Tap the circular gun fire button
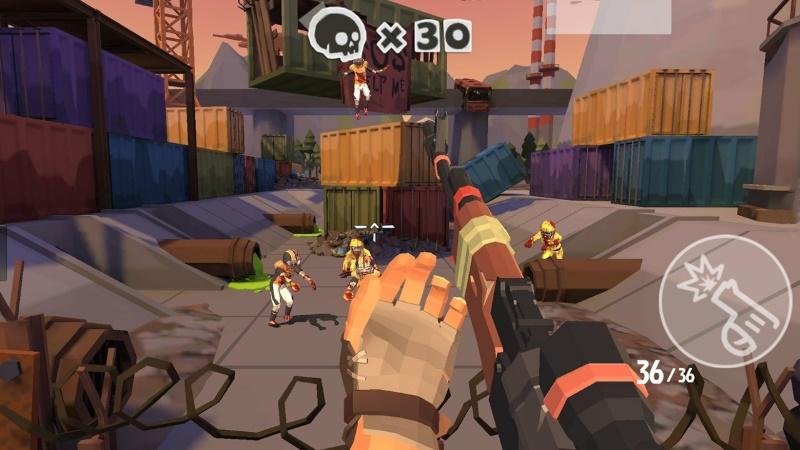Screen dimensions: 800x450 724,300
